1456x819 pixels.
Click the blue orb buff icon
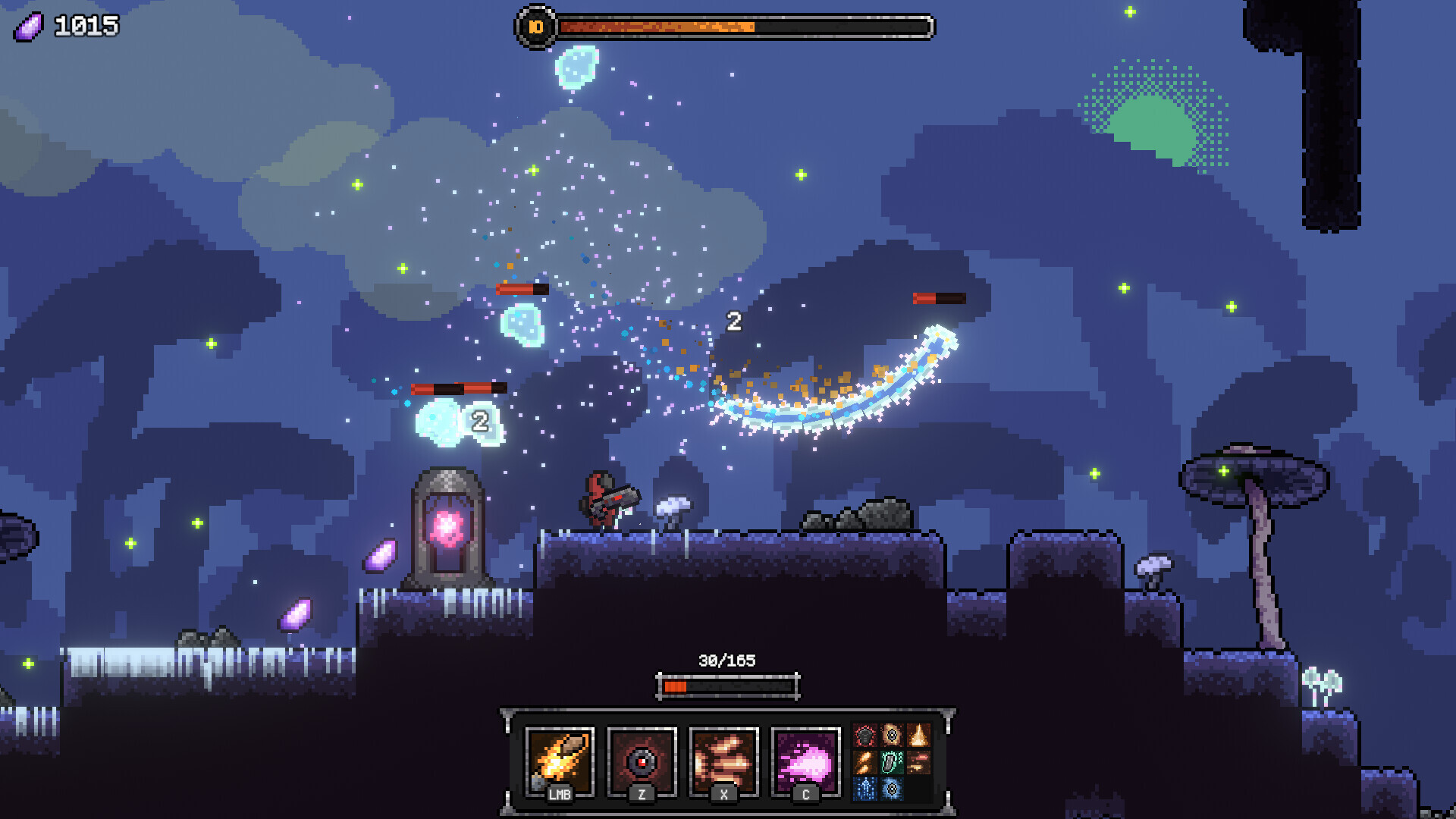click(892, 790)
